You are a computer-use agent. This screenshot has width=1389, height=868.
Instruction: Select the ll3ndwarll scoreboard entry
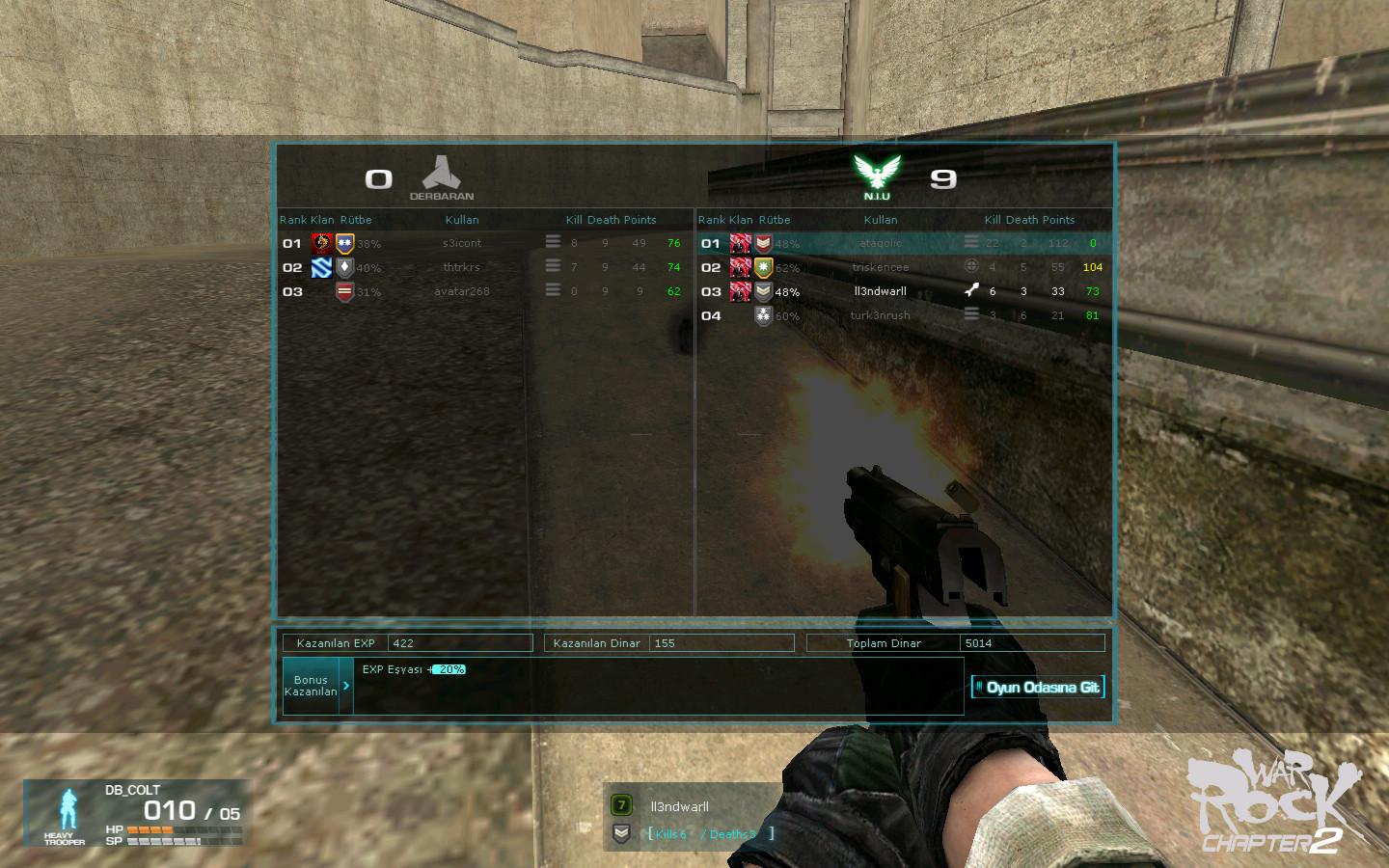pos(881,291)
